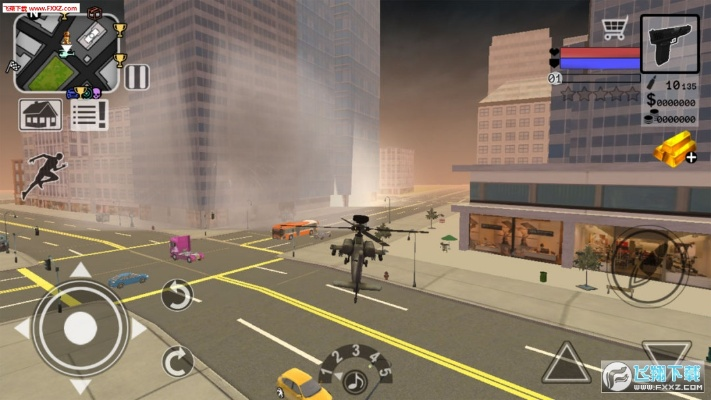Screen dimensions: 711x400
Task: Pause the game with the pause button
Action: click(x=137, y=78)
